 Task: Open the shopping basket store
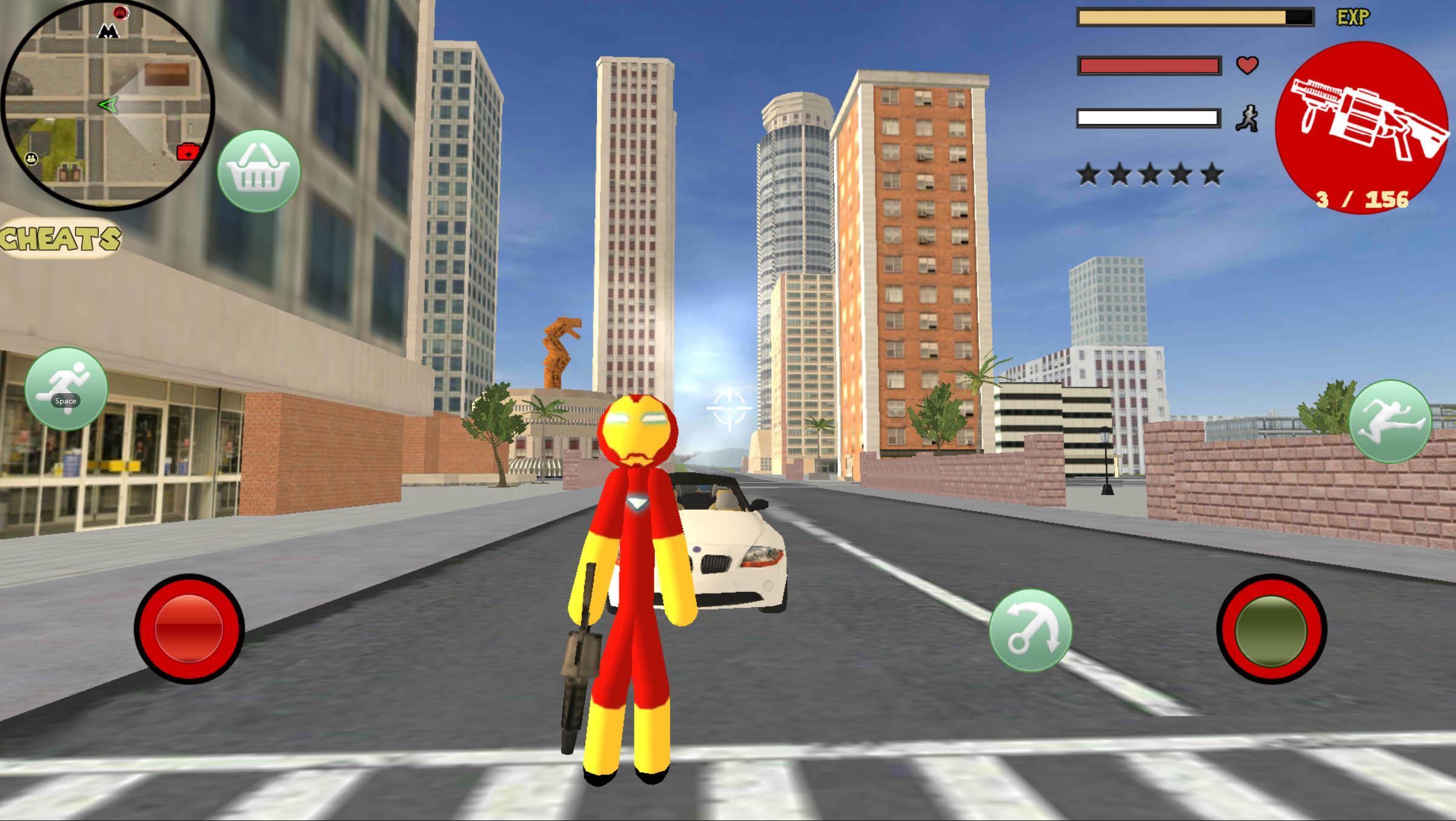[x=259, y=171]
